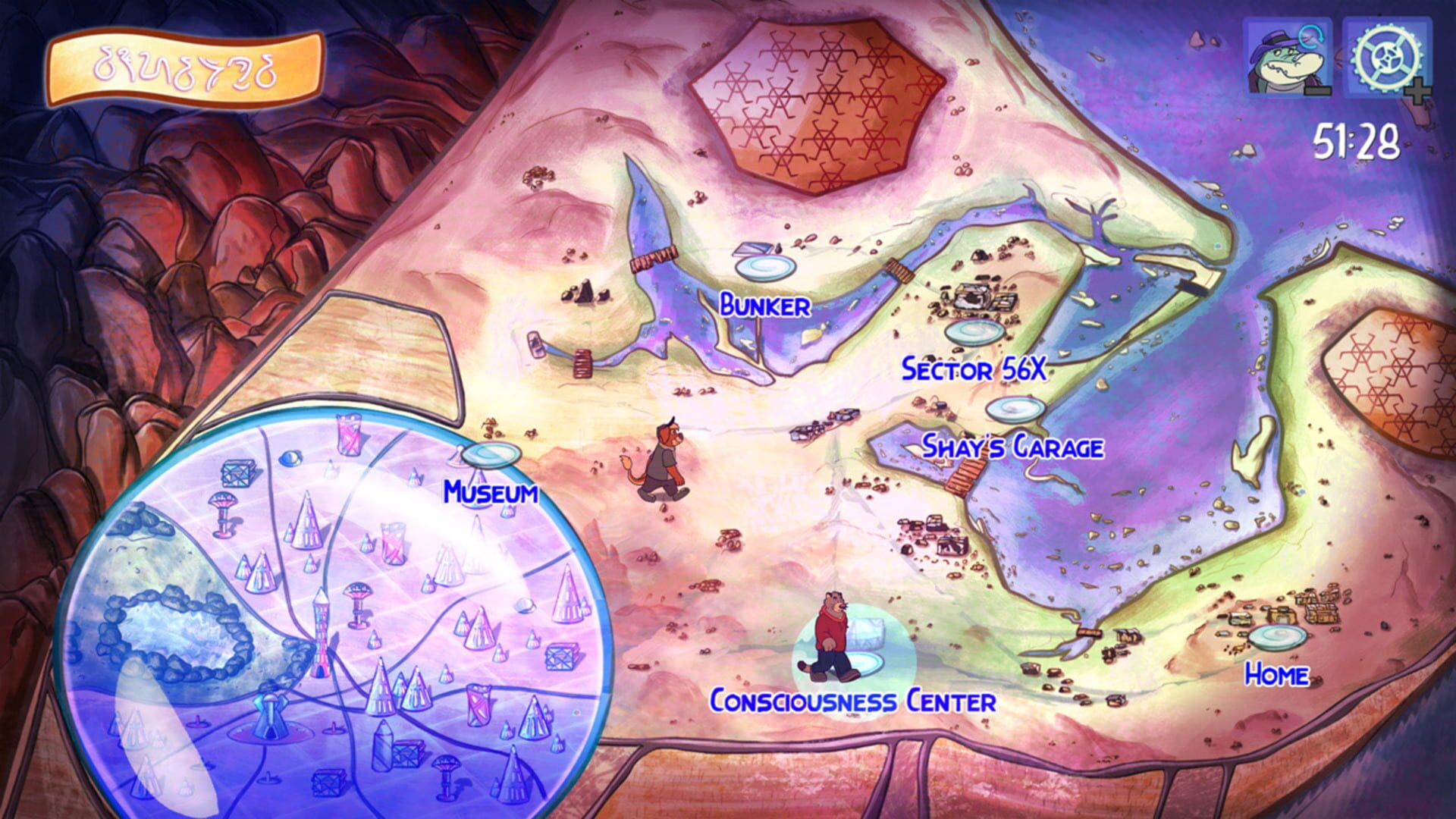Select the teleporter pad above Sector 56X

[x=972, y=332]
